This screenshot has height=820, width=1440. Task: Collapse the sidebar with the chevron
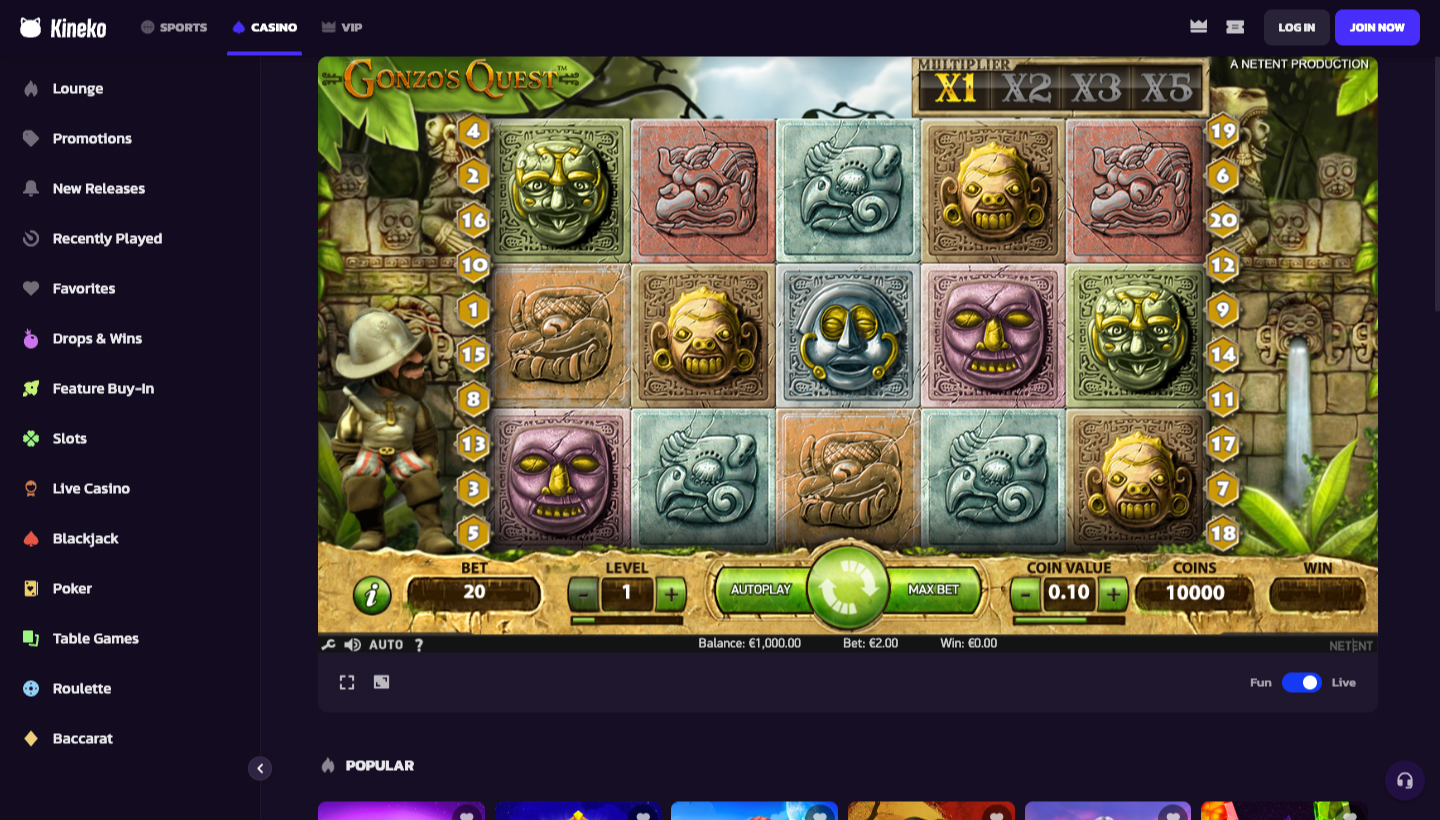(260, 768)
